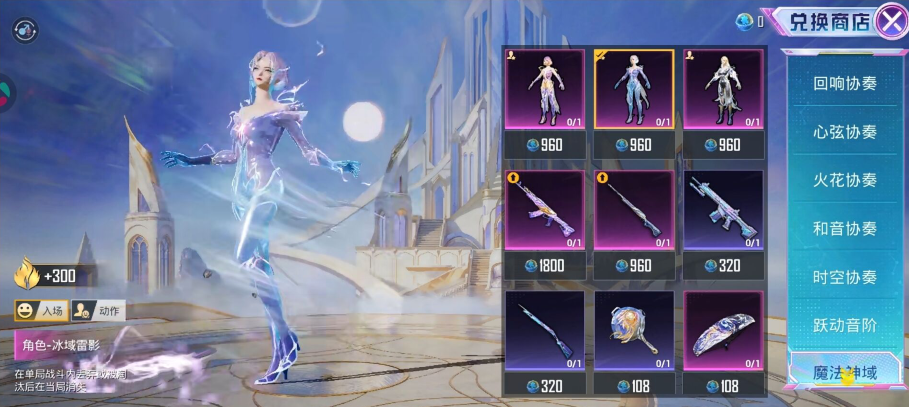Pick the slim long gun priced 320

(545, 332)
